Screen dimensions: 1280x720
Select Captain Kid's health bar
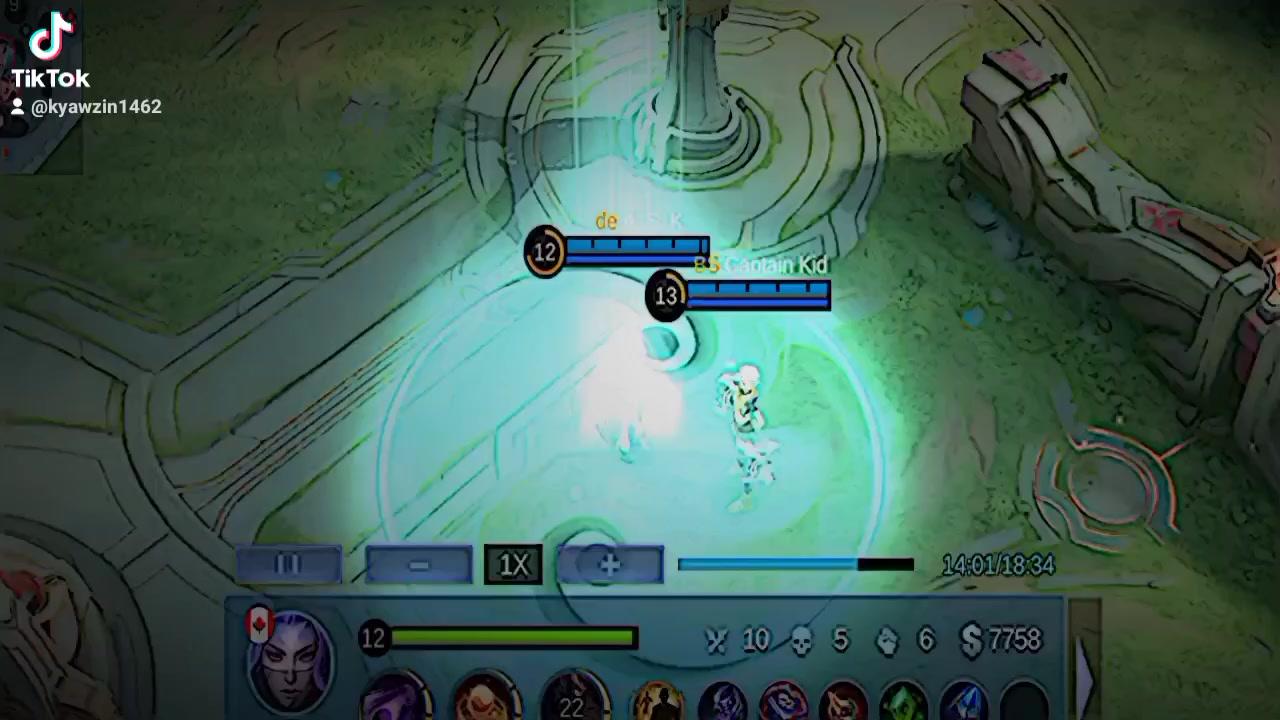755,294
